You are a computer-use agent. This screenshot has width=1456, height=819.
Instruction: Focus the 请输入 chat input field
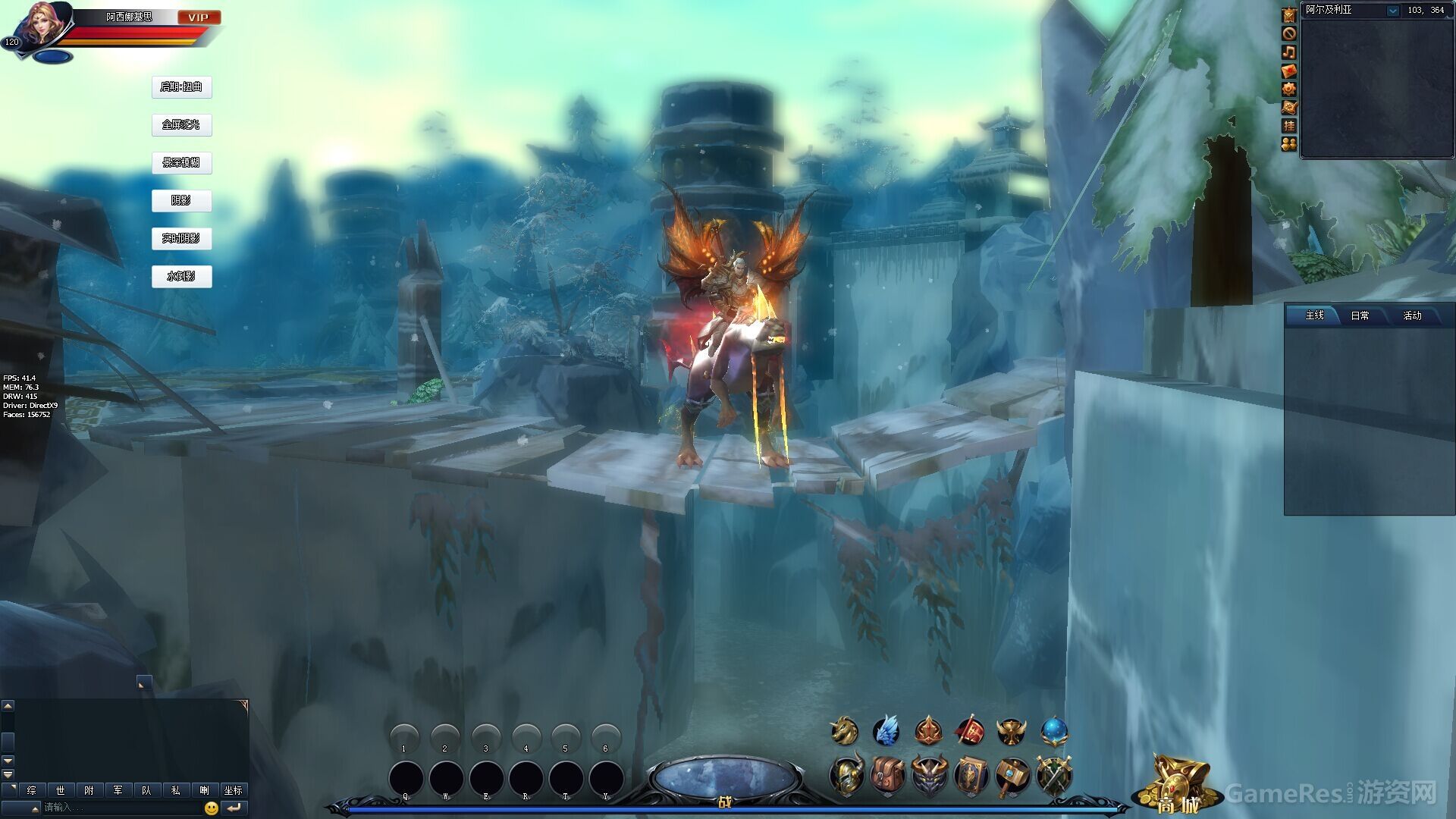click(121, 808)
